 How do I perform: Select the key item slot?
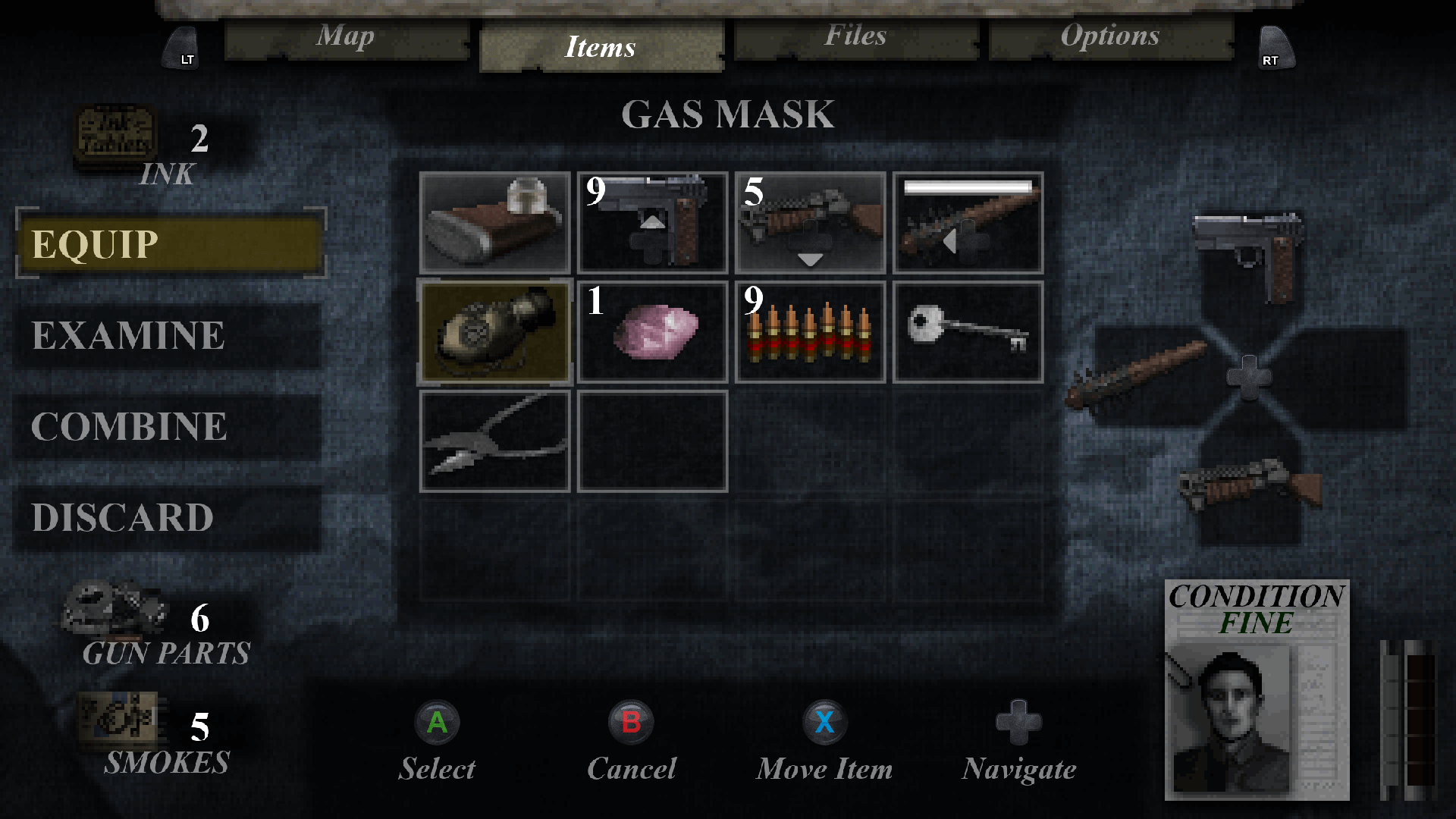click(968, 331)
